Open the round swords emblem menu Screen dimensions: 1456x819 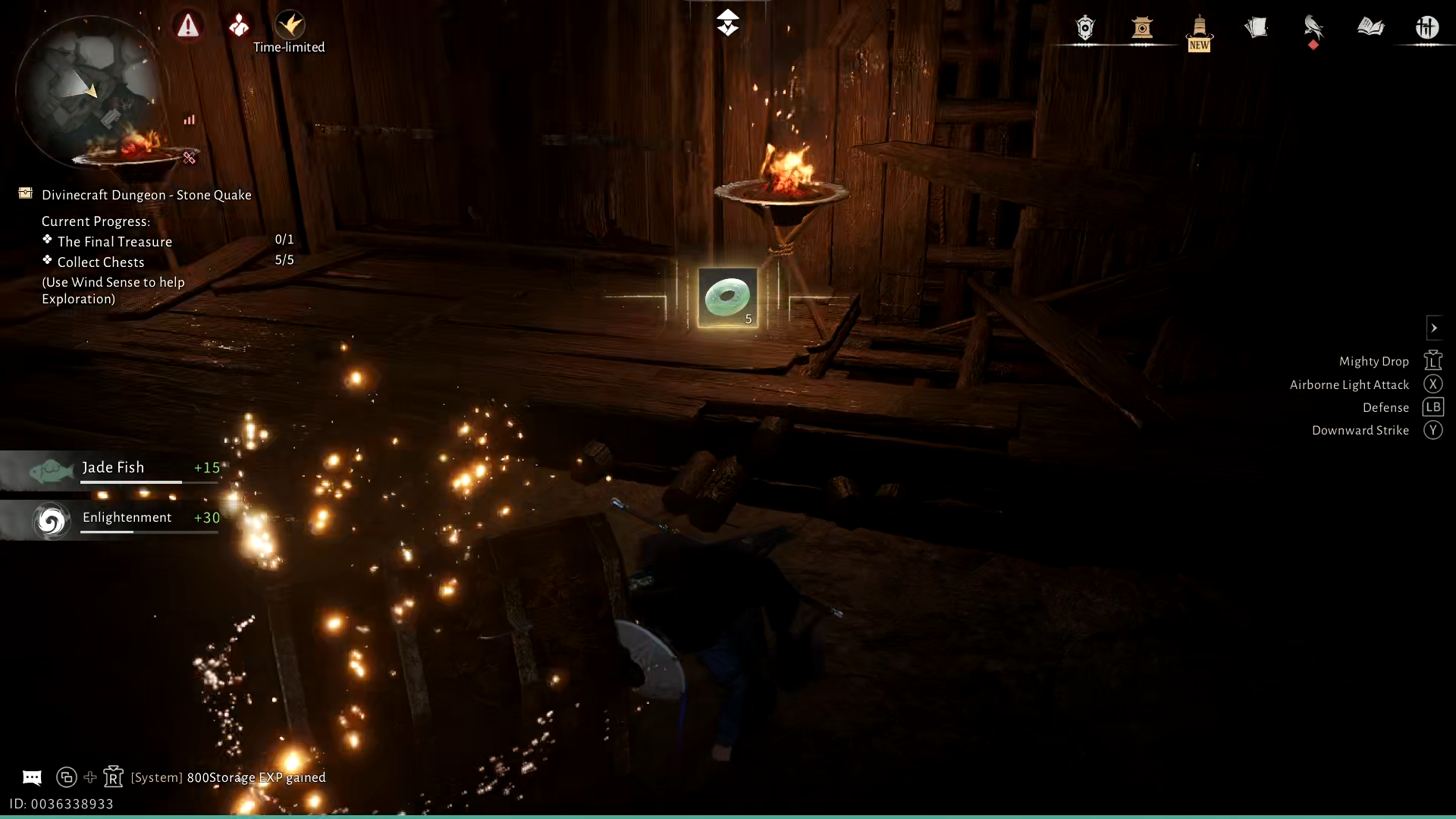(x=1426, y=28)
